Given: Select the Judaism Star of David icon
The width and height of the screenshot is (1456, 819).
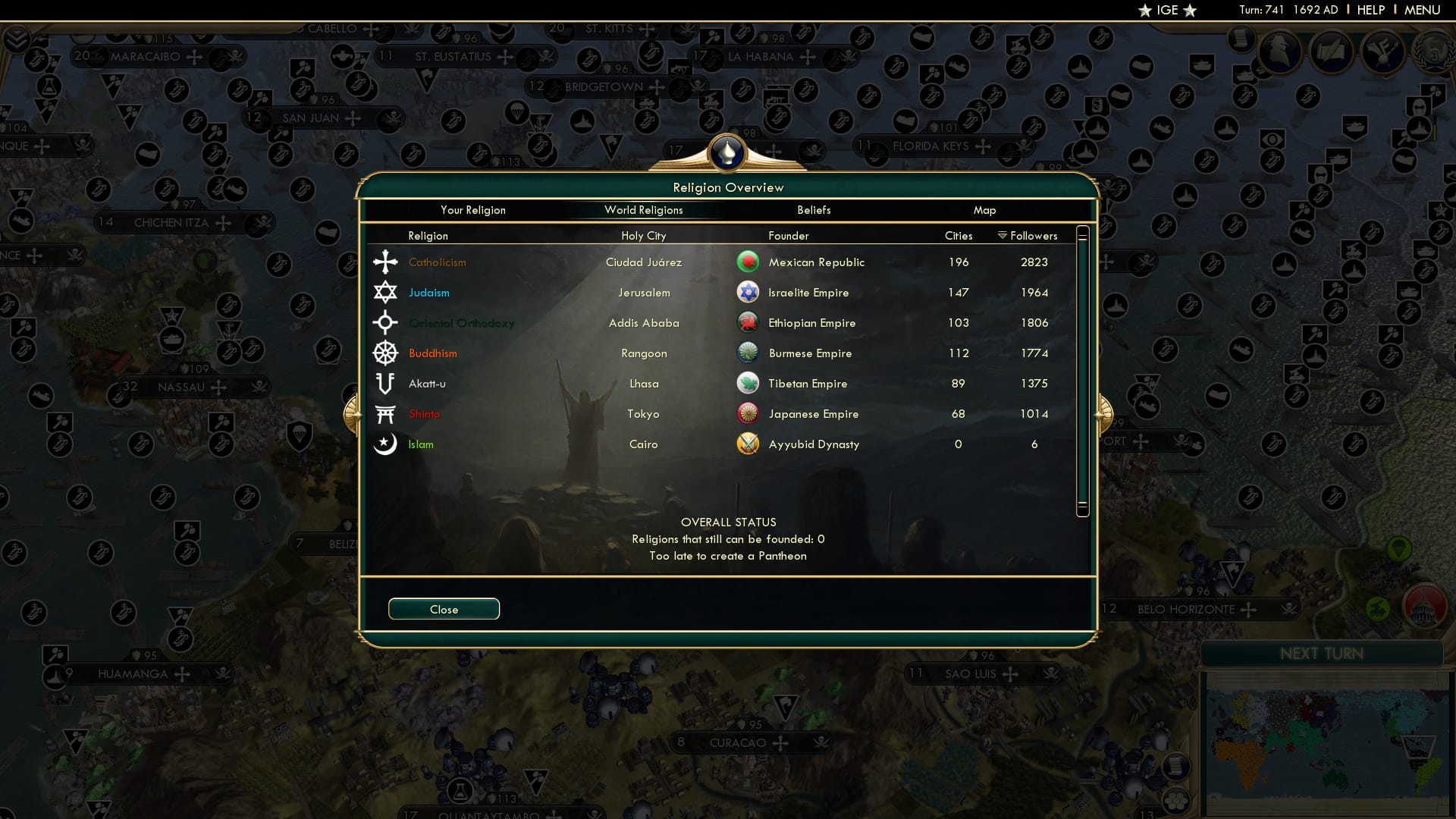Looking at the screenshot, I should pyautogui.click(x=384, y=292).
